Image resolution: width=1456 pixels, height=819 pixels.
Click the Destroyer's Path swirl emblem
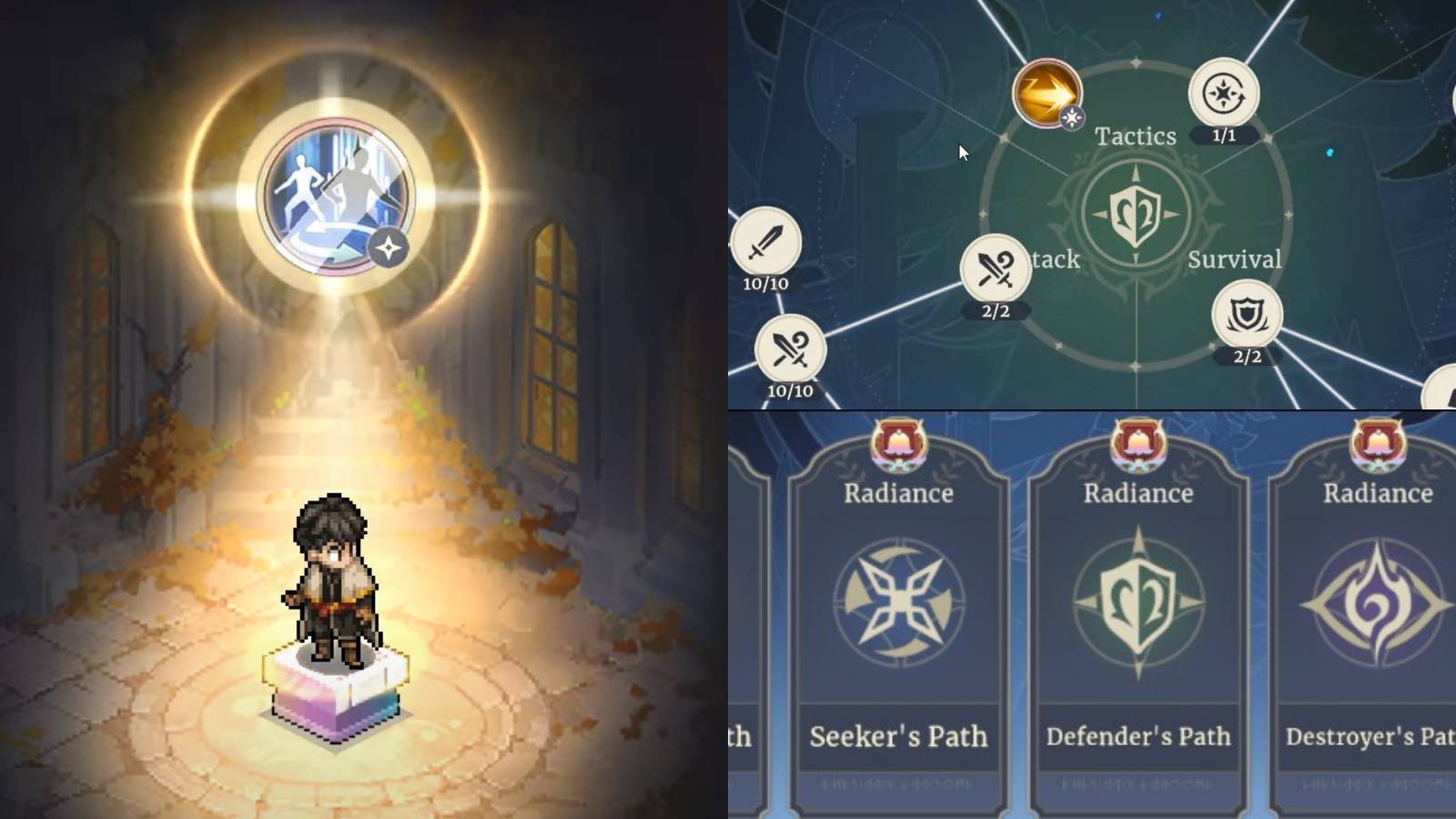tap(1376, 602)
